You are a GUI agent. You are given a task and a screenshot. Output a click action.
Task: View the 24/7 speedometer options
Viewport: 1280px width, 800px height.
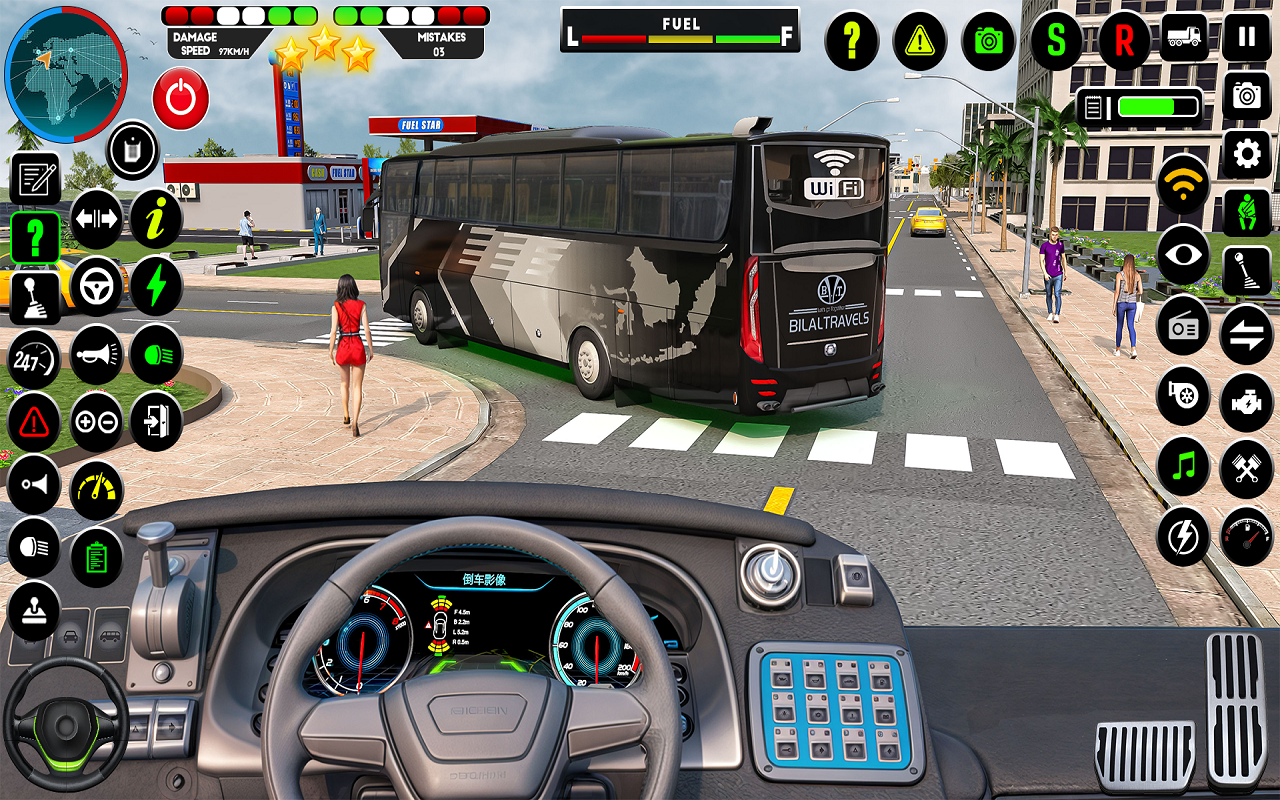[35, 354]
